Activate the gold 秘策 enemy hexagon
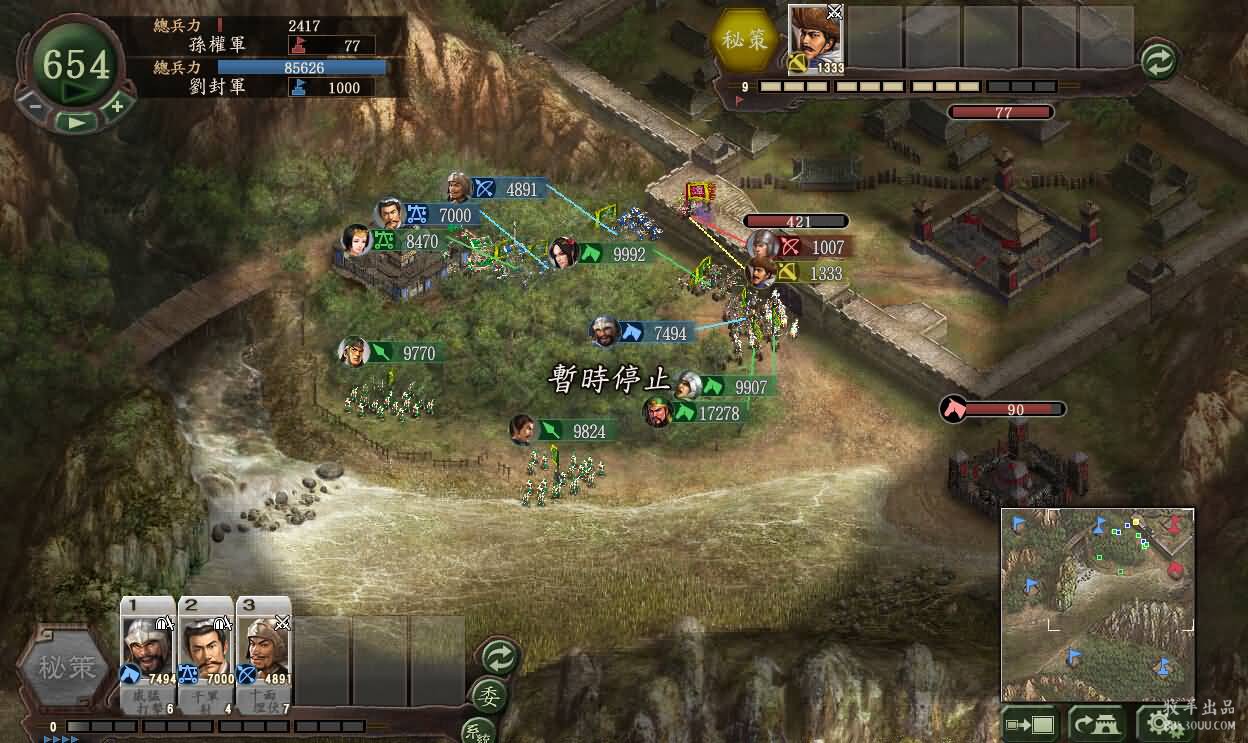 coord(745,38)
